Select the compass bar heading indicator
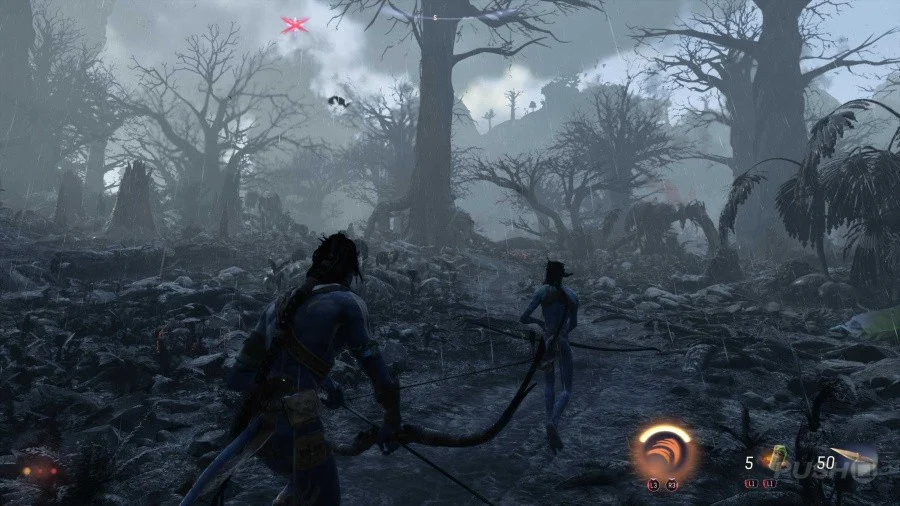This screenshot has width=900, height=506. coord(434,17)
